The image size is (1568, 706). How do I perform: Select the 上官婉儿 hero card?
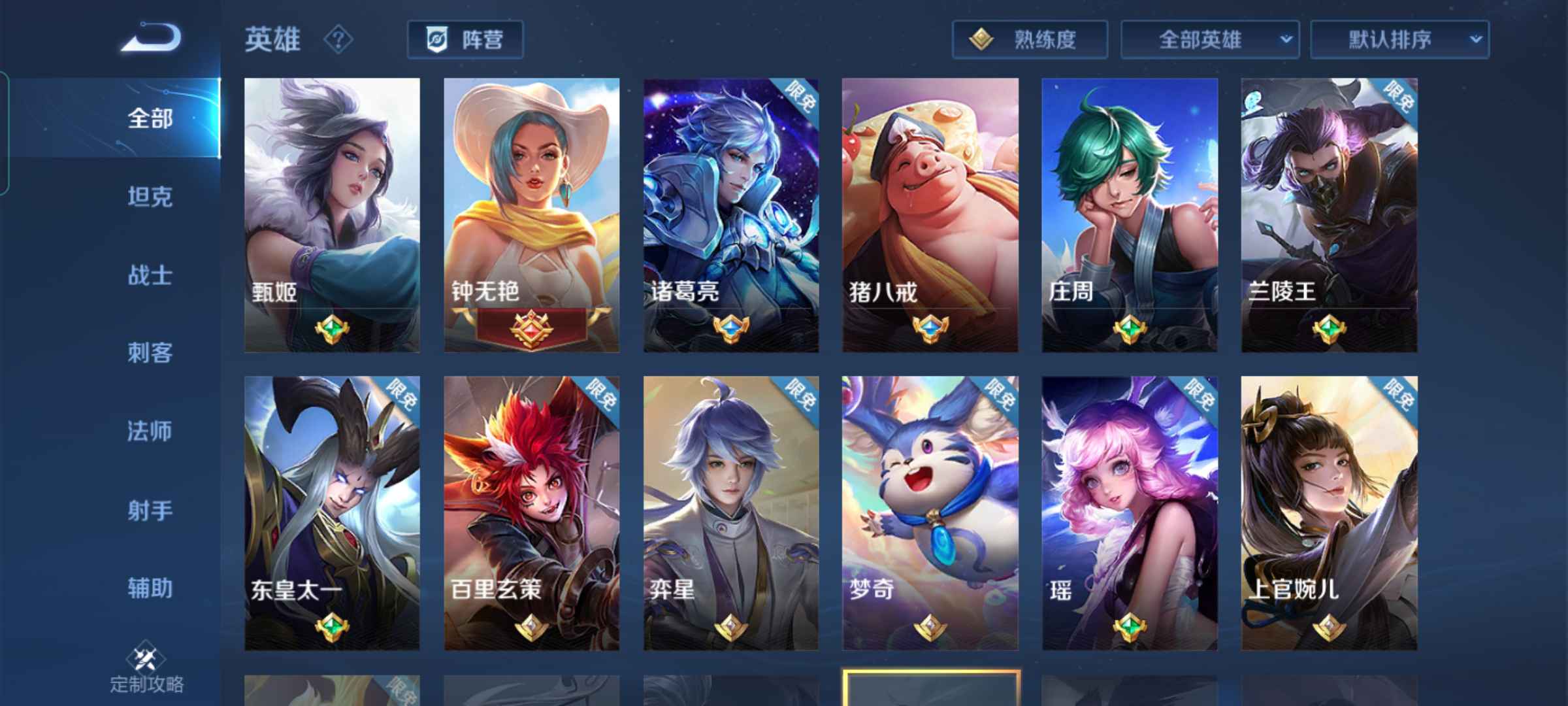[1330, 510]
